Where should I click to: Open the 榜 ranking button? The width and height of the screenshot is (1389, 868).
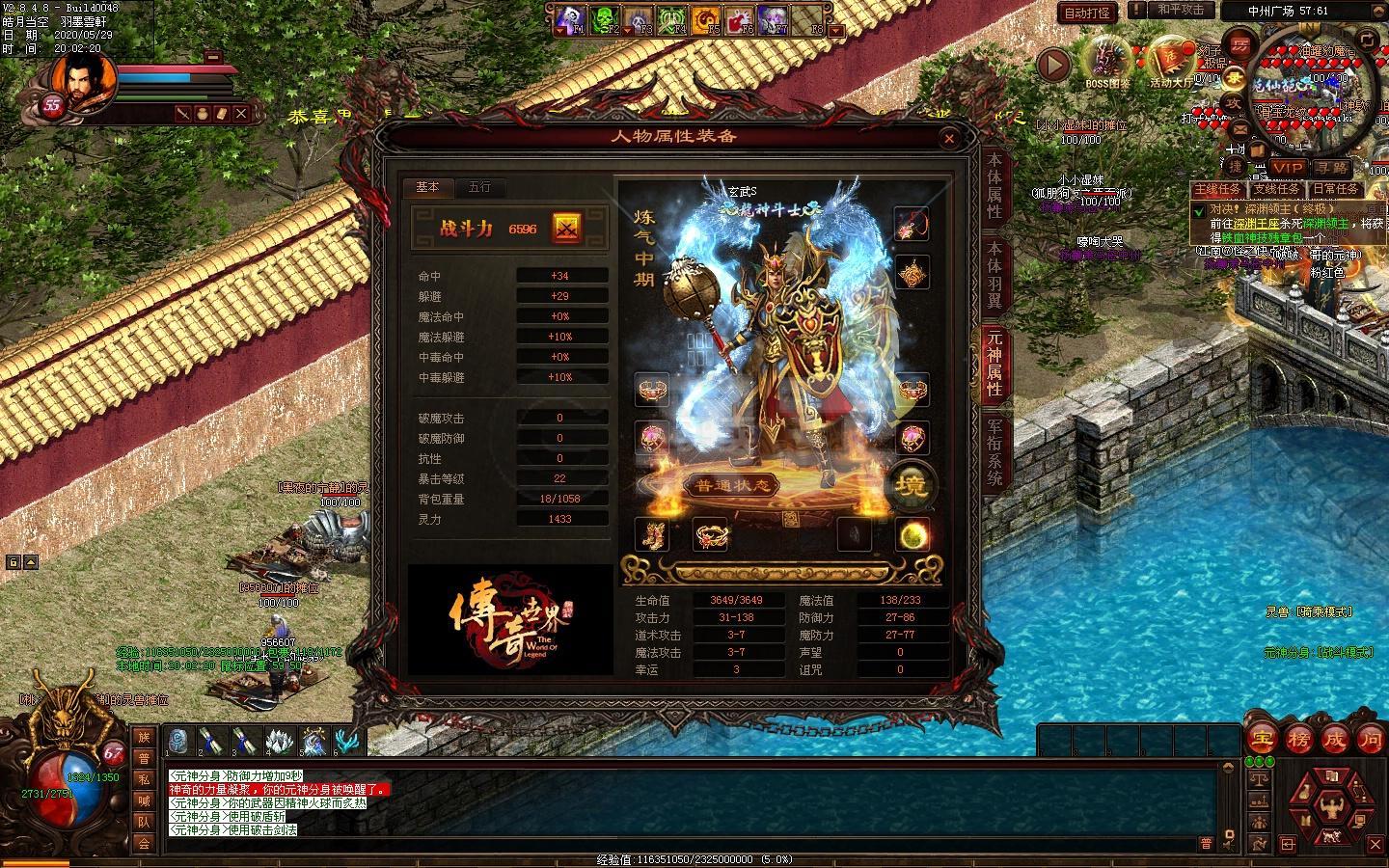point(1298,741)
